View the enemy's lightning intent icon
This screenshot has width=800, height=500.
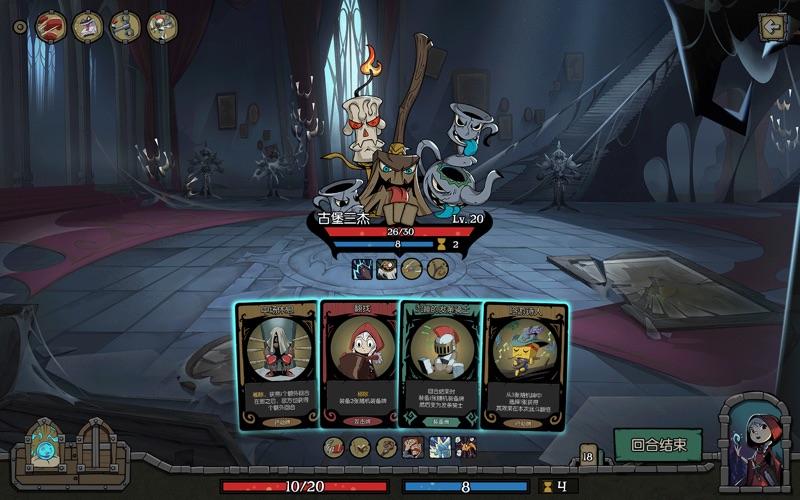pos(361,268)
